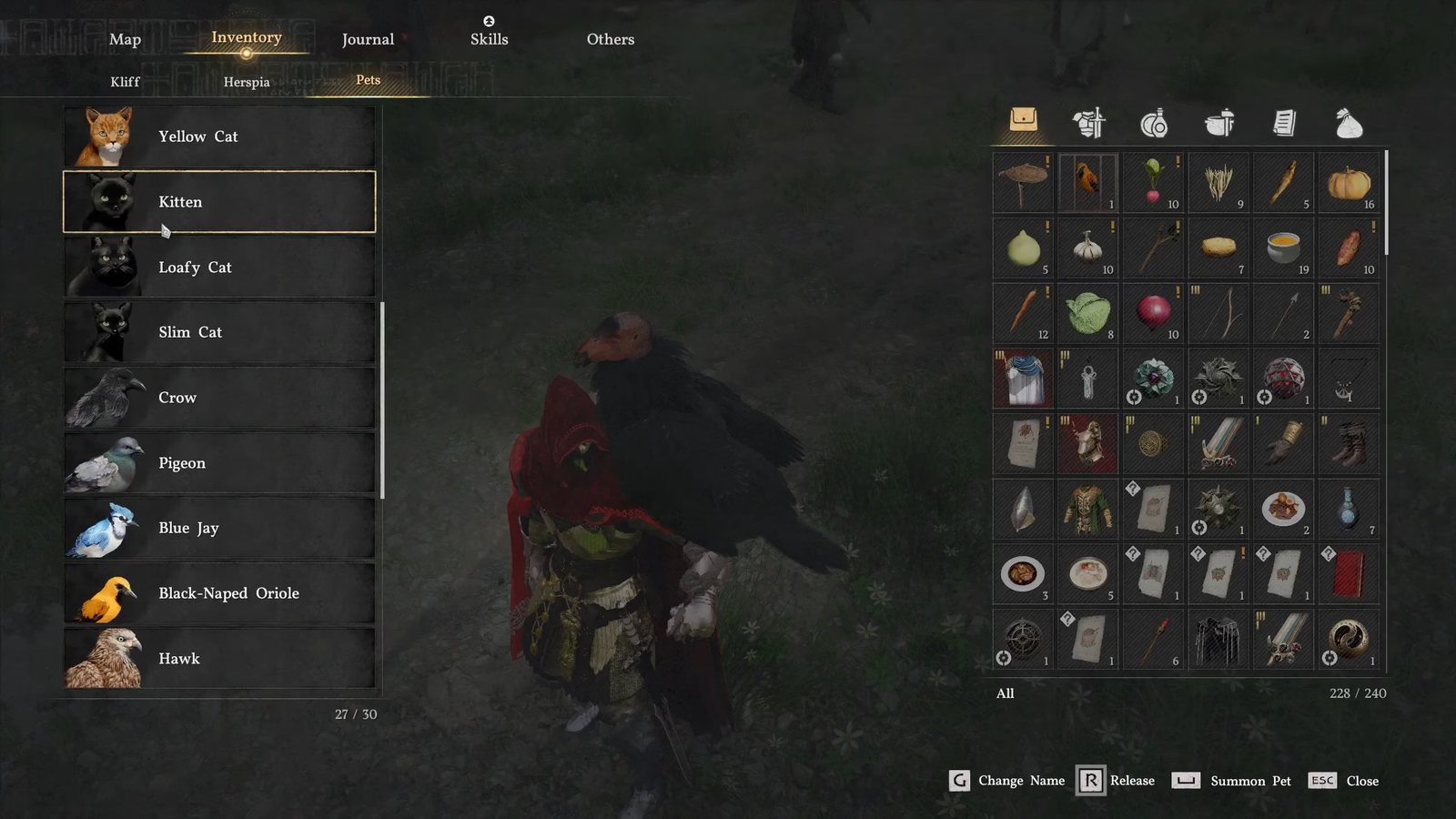Screen dimensions: 1456x819
Task: Select the pumpkin inventory slot
Action: (1349, 183)
